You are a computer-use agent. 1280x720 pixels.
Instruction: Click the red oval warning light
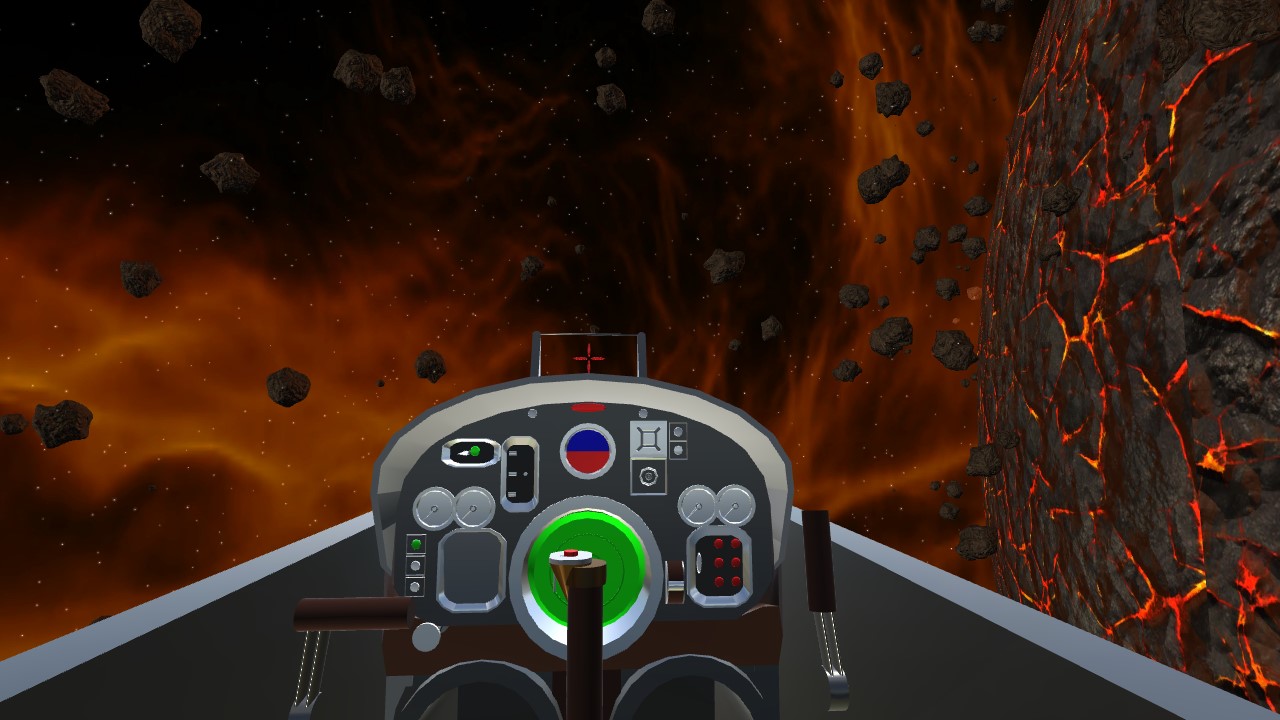coord(588,407)
